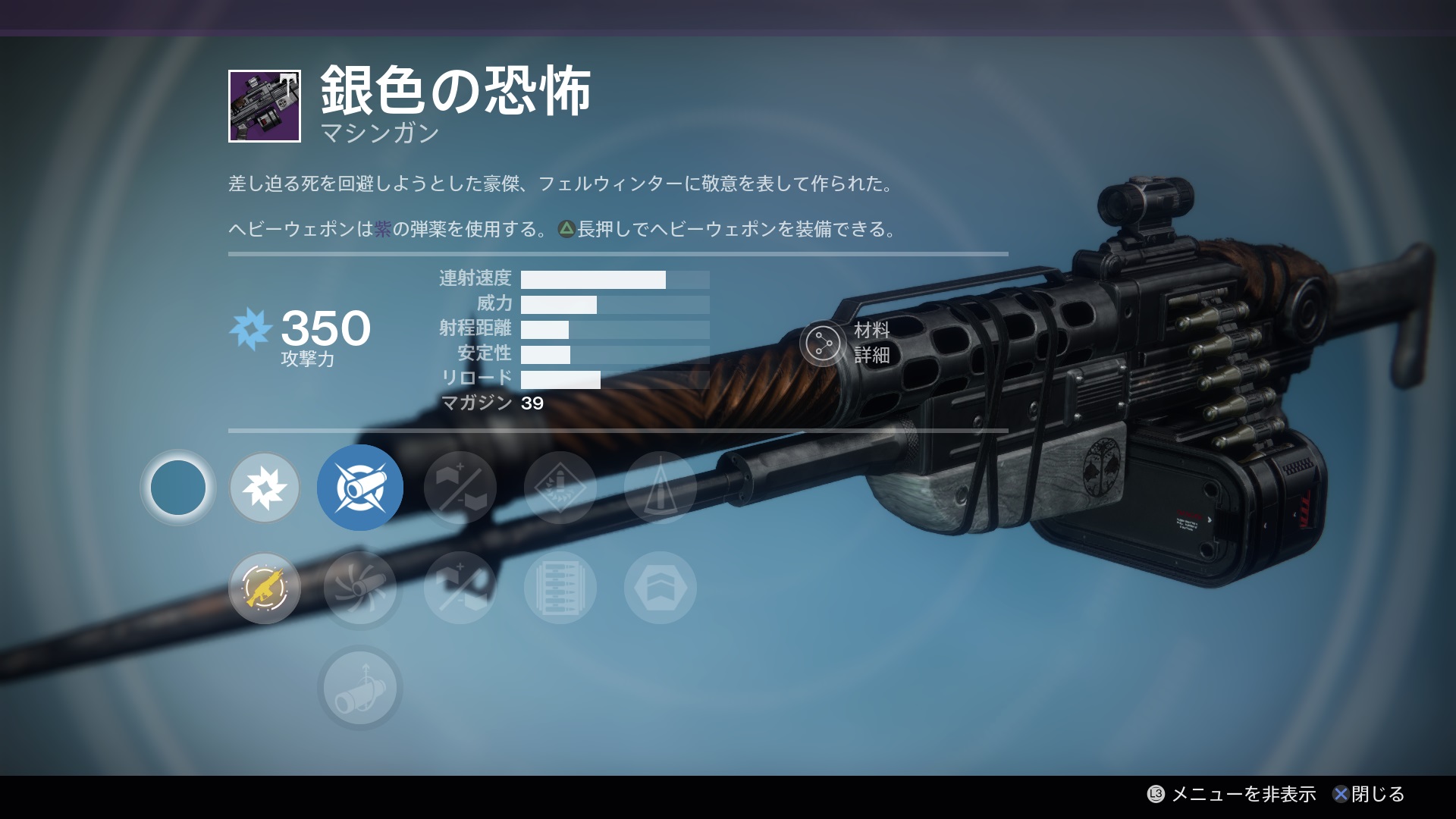
Task: Pick the stacked bullets magazine perk
Action: coord(560,588)
